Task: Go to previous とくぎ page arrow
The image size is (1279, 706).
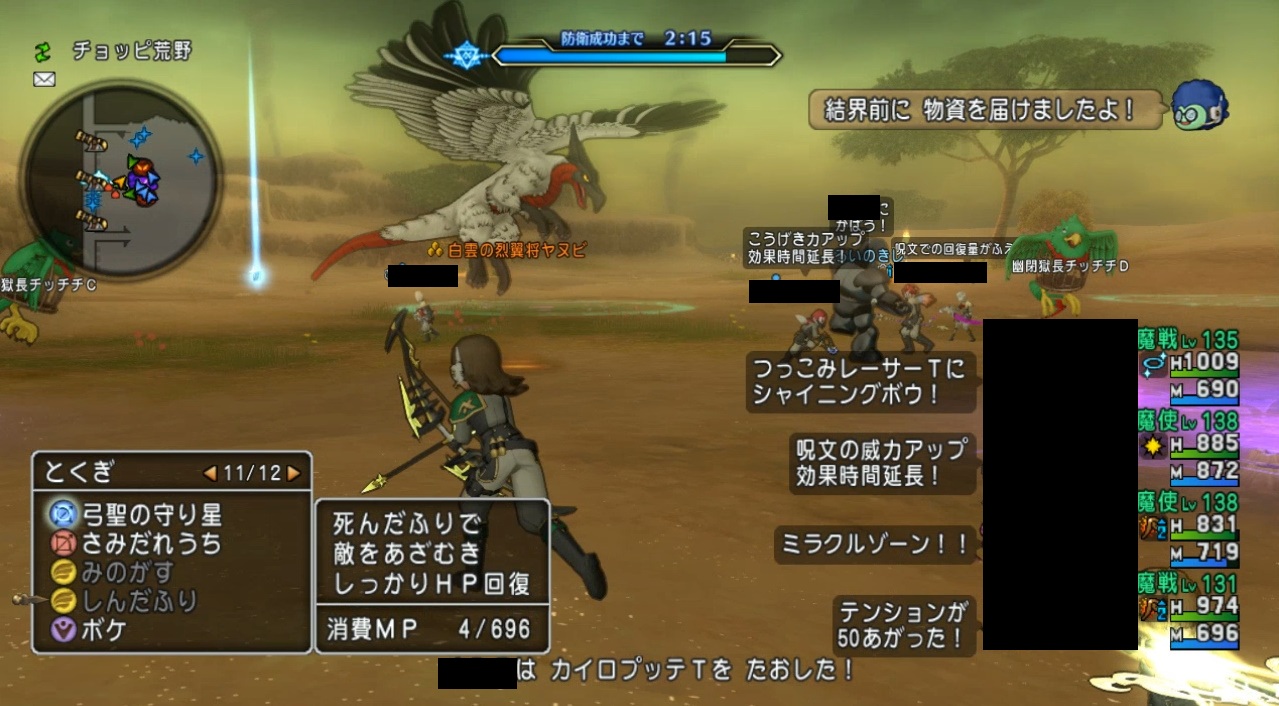Action: point(210,472)
